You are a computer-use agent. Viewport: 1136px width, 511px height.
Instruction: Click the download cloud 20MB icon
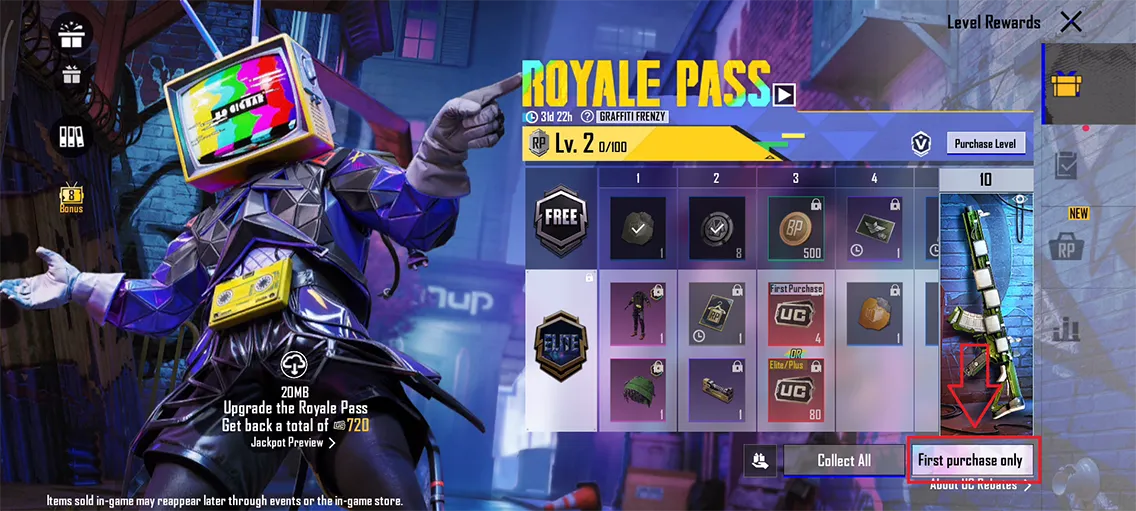[x=295, y=364]
